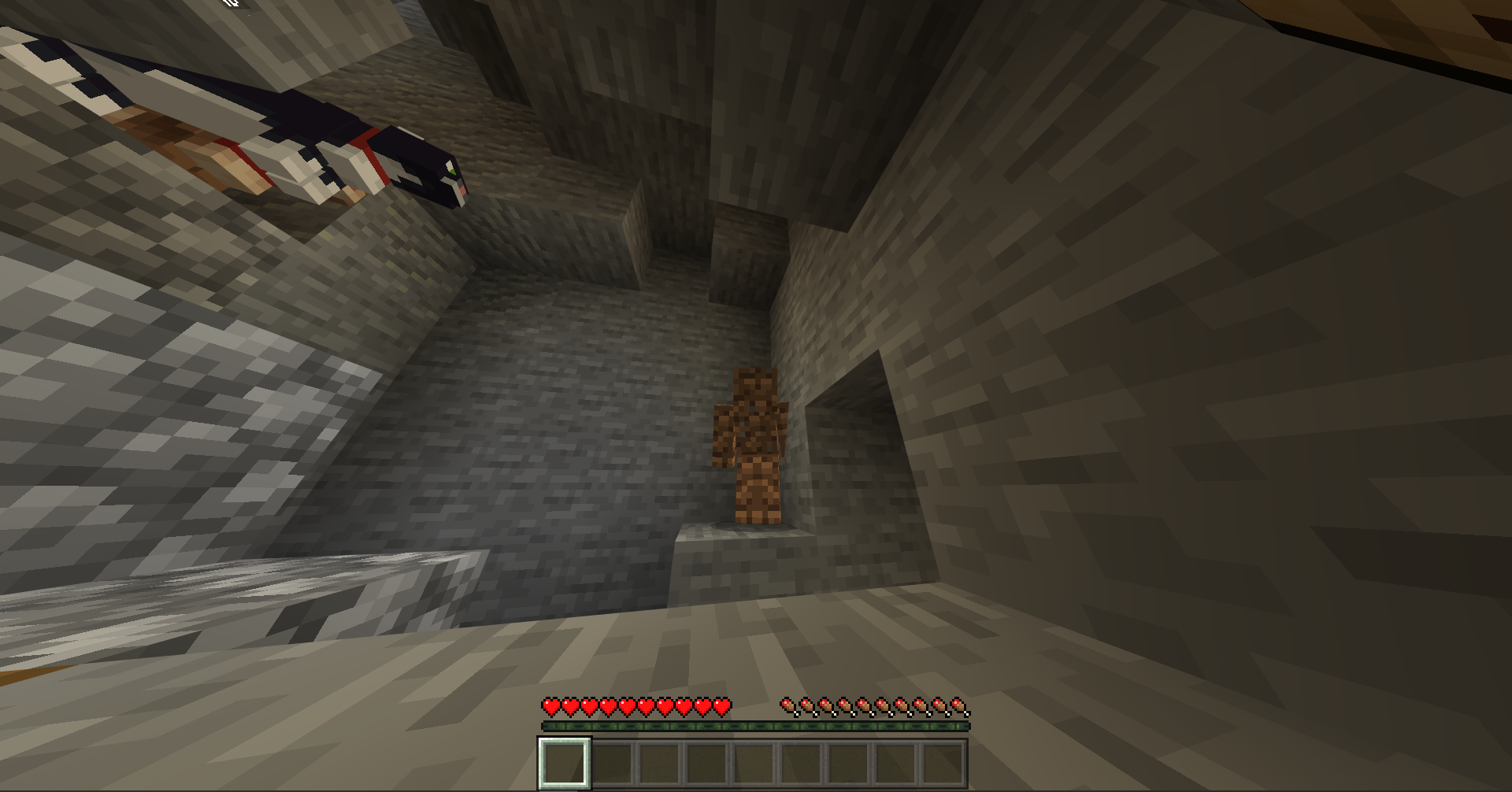Click the first red heart icon
Image resolution: width=1512 pixels, height=792 pixels.
click(x=549, y=707)
